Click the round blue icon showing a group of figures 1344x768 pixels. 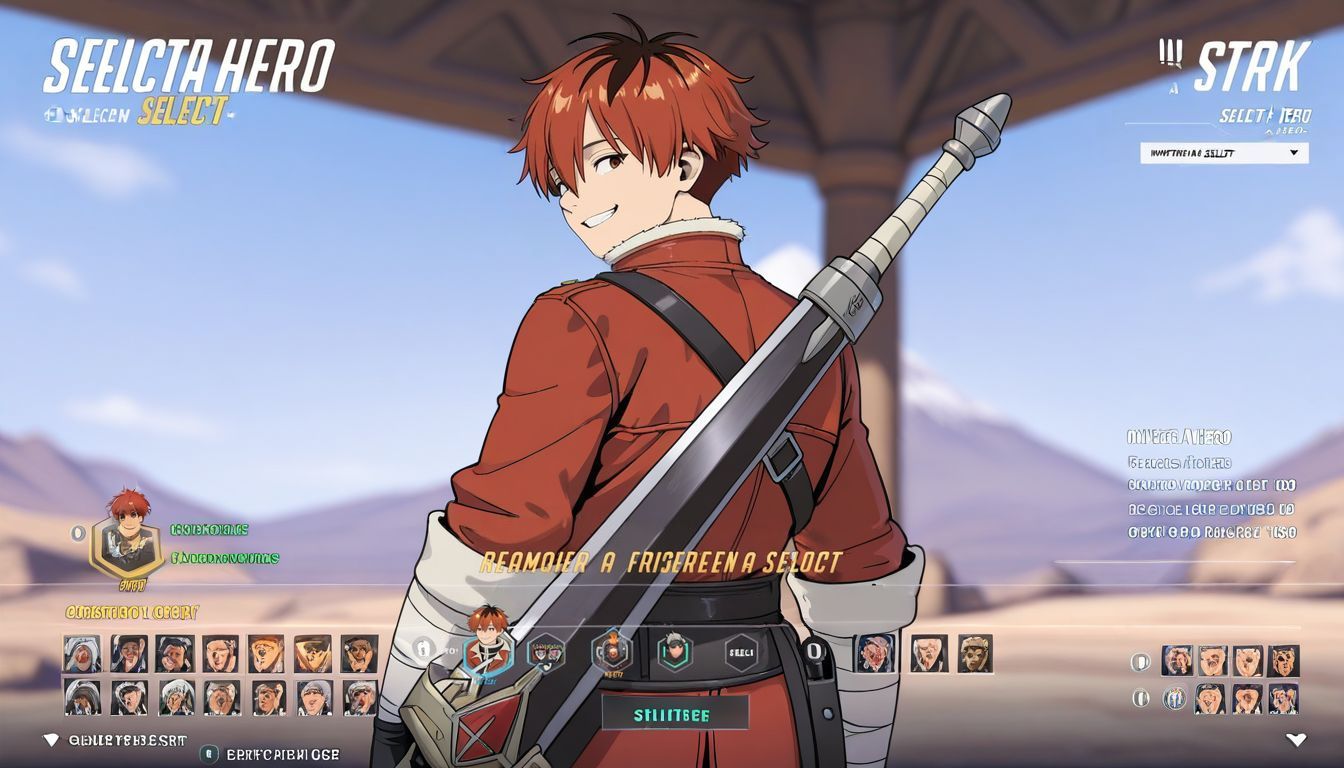coord(1175,698)
